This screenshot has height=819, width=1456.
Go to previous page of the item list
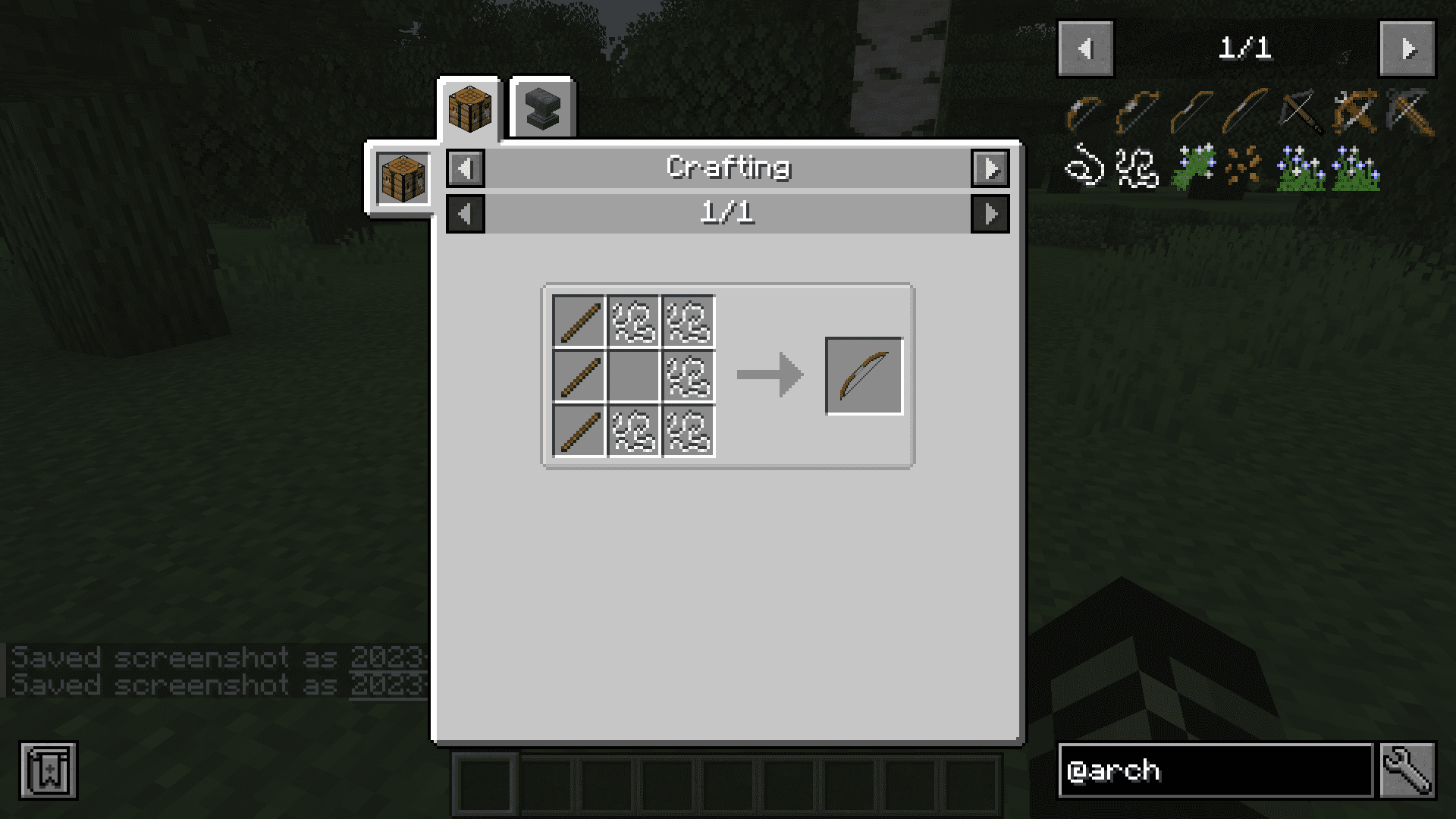pos(1085,49)
